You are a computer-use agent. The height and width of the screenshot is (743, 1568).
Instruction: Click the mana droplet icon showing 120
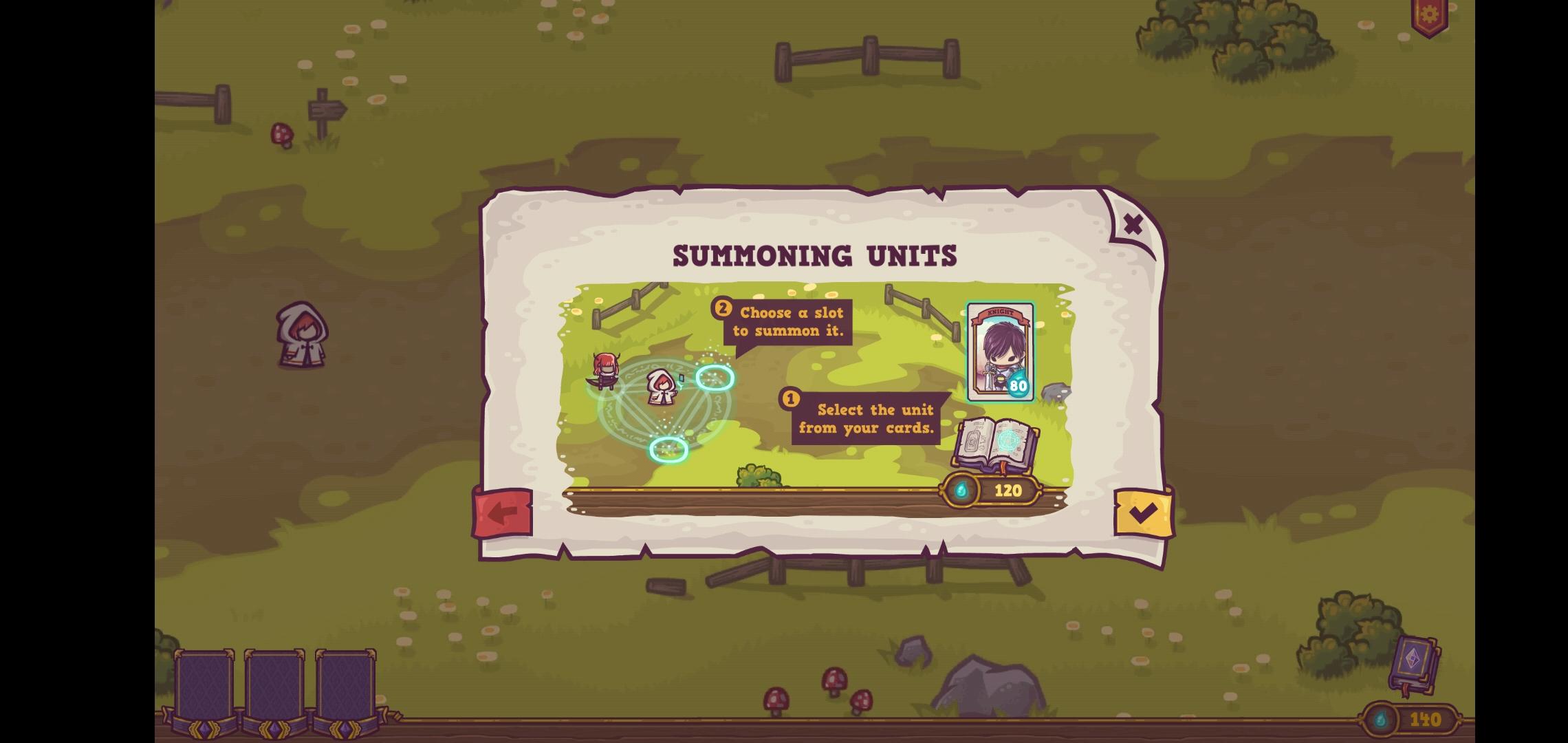(962, 491)
